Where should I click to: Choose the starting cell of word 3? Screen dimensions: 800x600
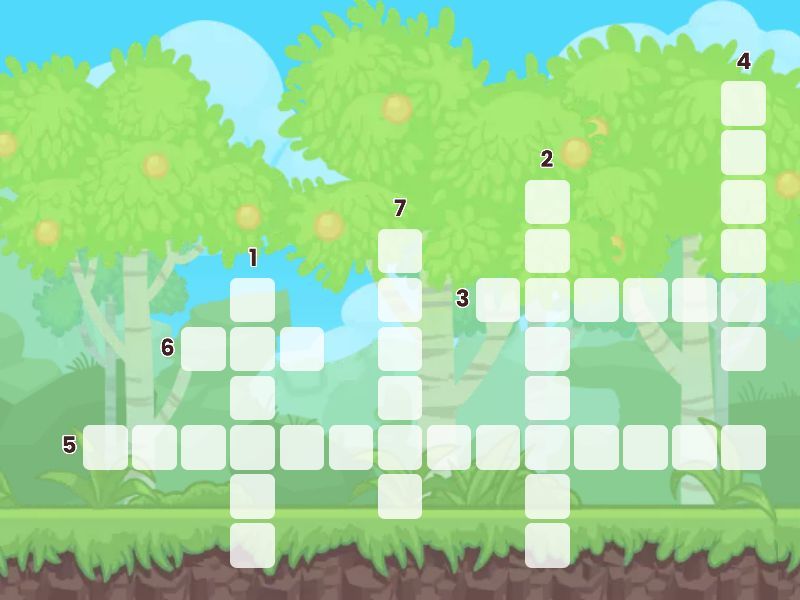(498, 300)
